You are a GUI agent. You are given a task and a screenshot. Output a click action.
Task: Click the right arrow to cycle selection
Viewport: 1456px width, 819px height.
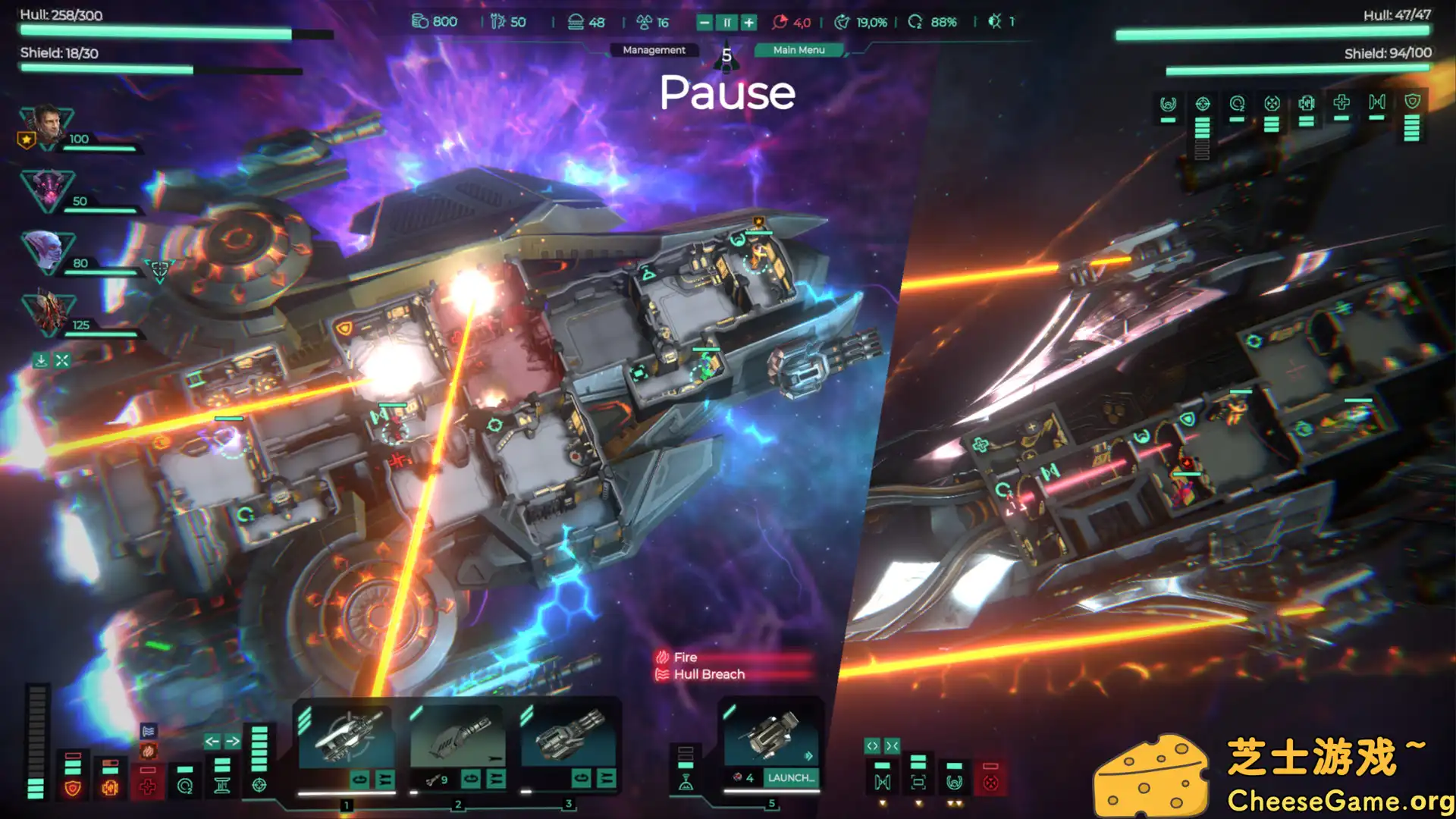(x=234, y=741)
